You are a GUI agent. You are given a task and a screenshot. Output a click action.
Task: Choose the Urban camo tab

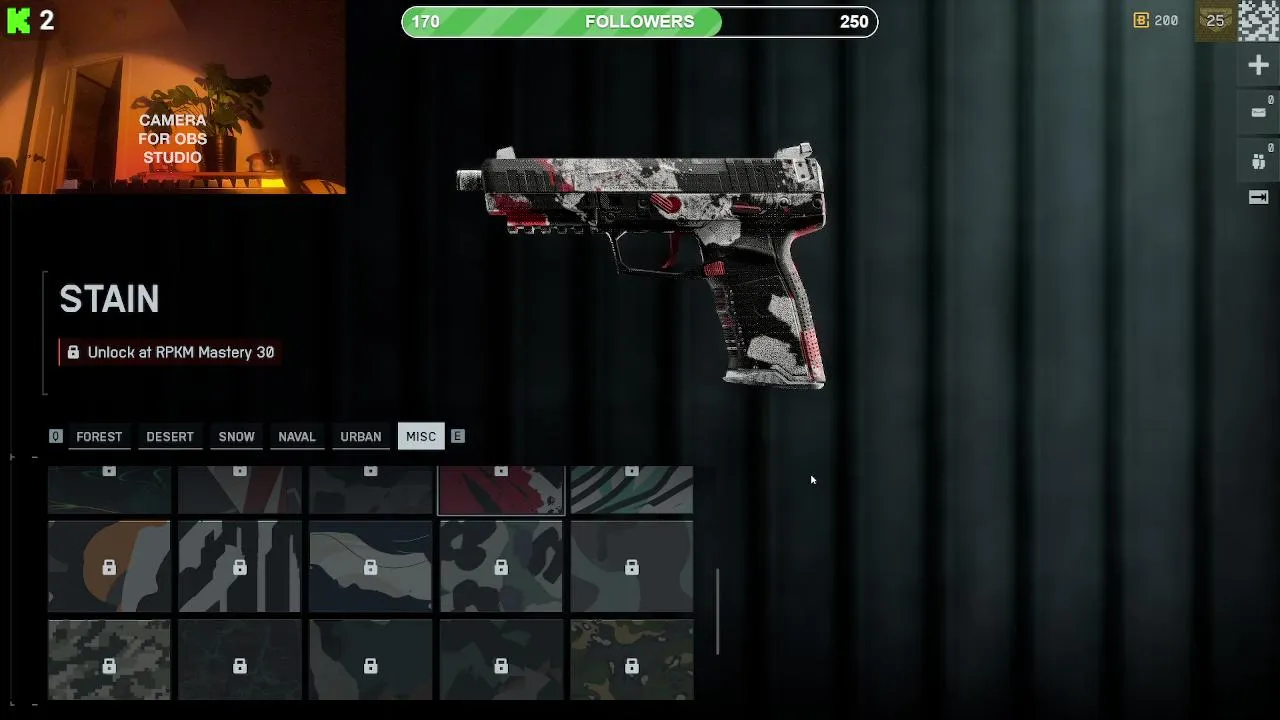[x=361, y=437]
